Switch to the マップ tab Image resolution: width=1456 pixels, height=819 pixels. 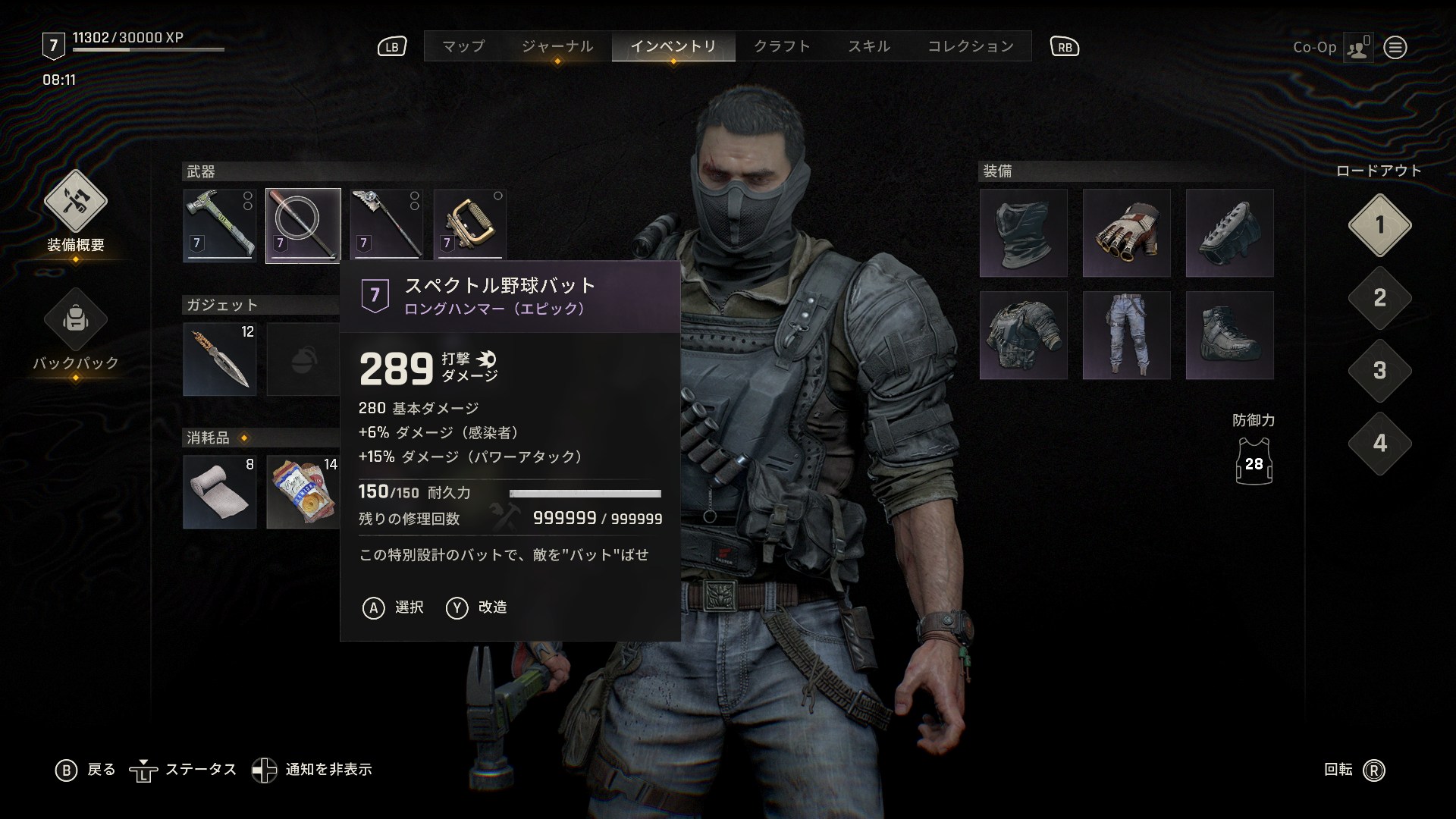coord(463,46)
